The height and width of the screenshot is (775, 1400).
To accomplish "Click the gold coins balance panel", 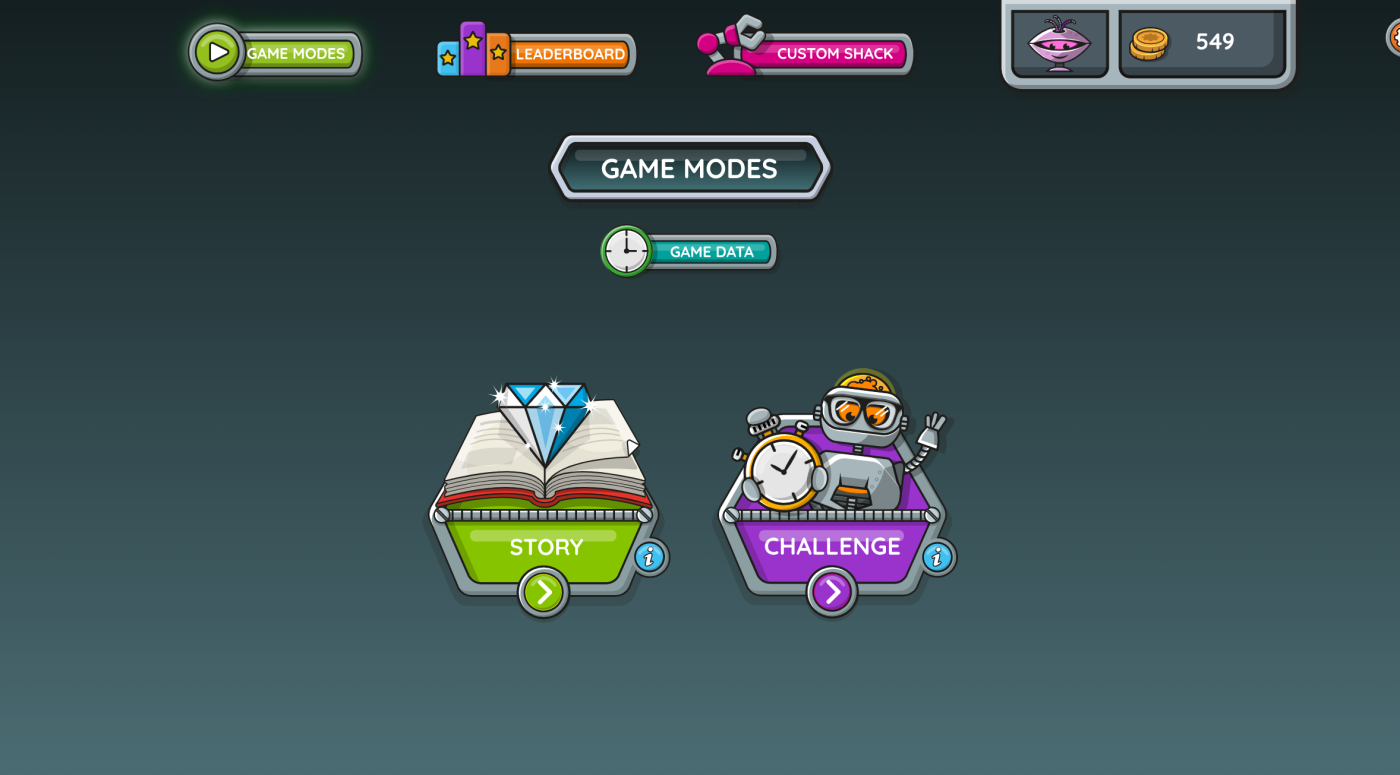I will click(1201, 43).
